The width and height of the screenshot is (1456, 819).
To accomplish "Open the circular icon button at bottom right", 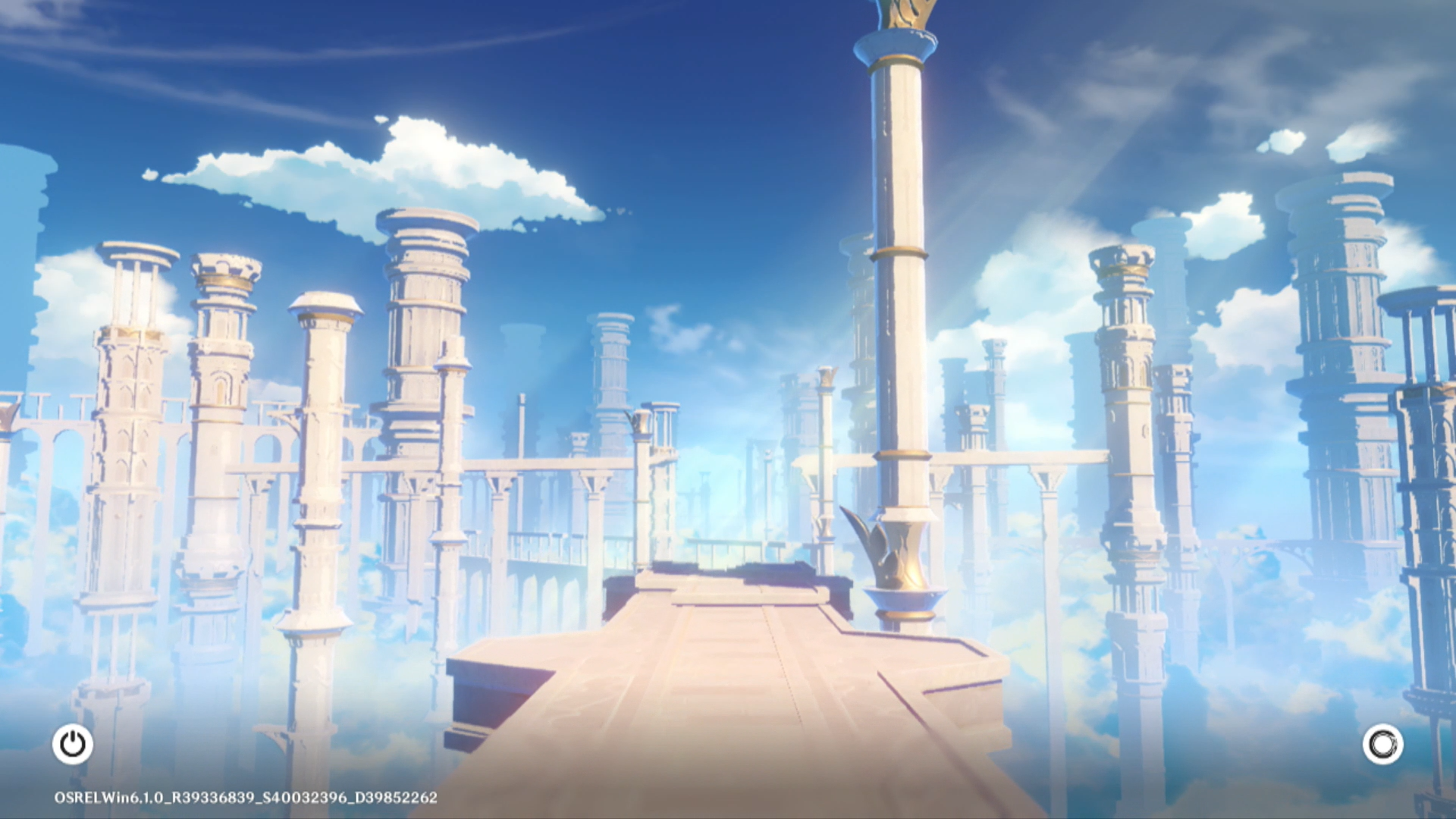I will [1382, 744].
